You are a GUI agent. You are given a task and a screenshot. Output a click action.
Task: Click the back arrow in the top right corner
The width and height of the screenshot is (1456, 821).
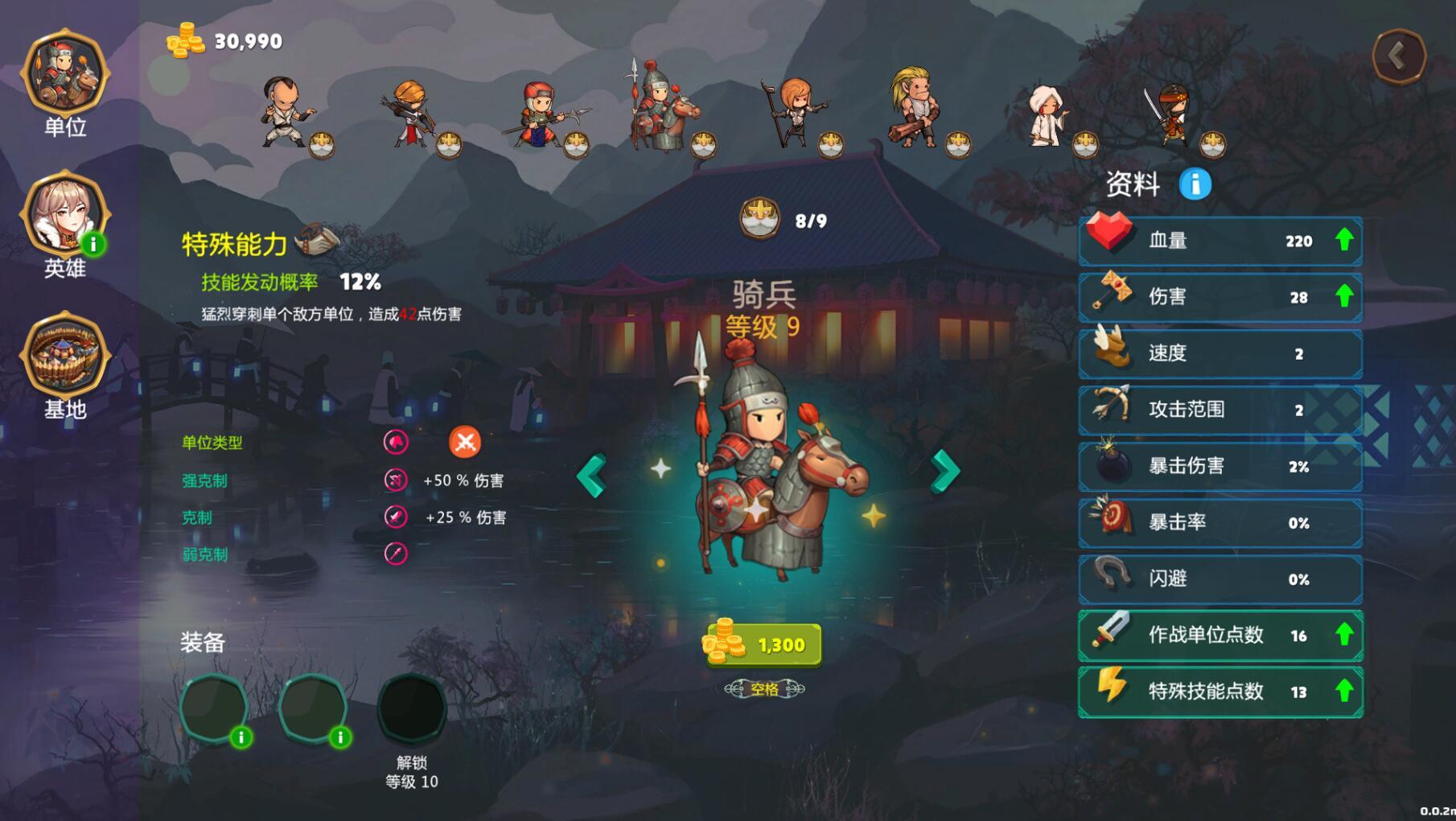point(1400,57)
